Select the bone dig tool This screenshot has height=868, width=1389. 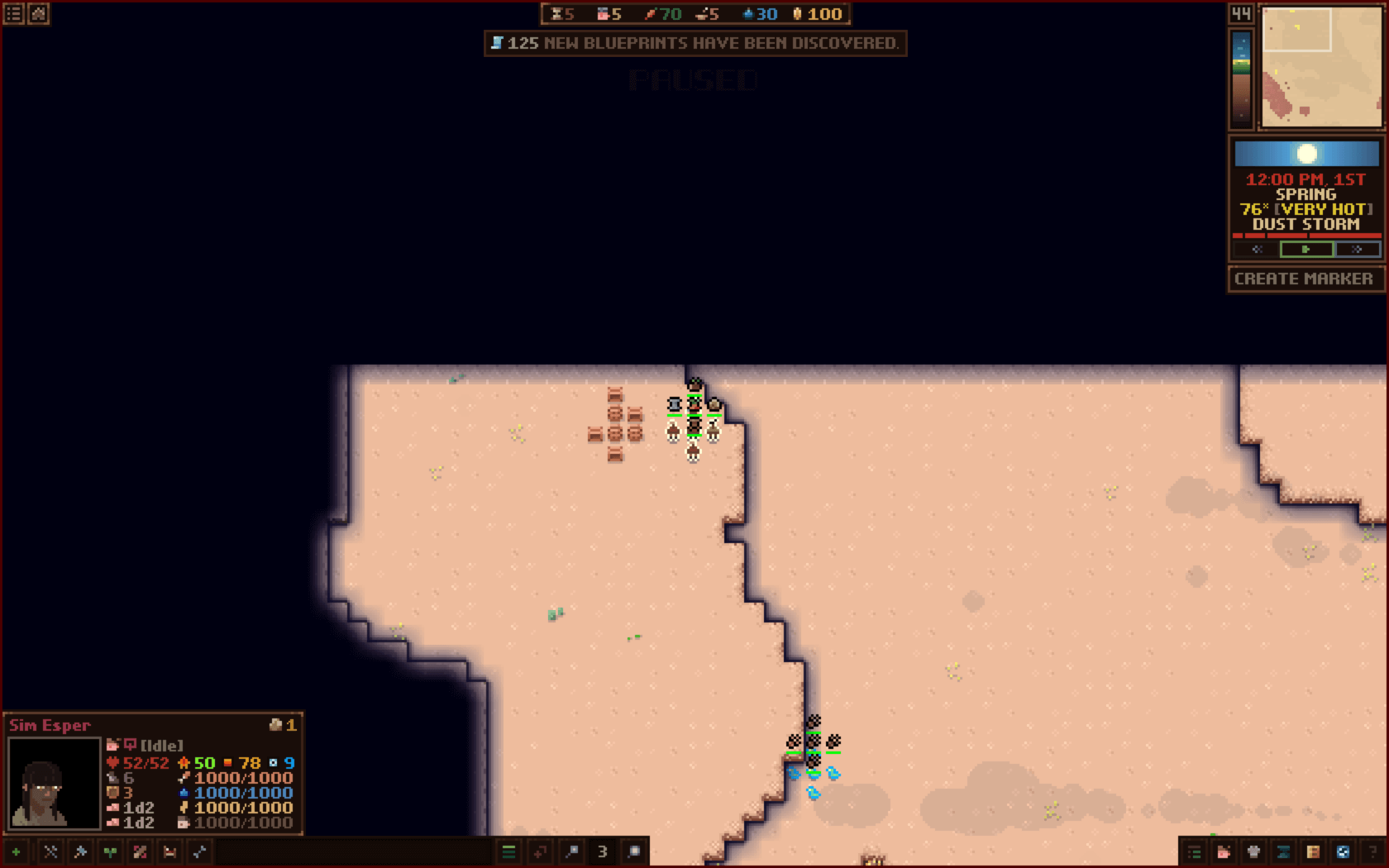(199, 851)
